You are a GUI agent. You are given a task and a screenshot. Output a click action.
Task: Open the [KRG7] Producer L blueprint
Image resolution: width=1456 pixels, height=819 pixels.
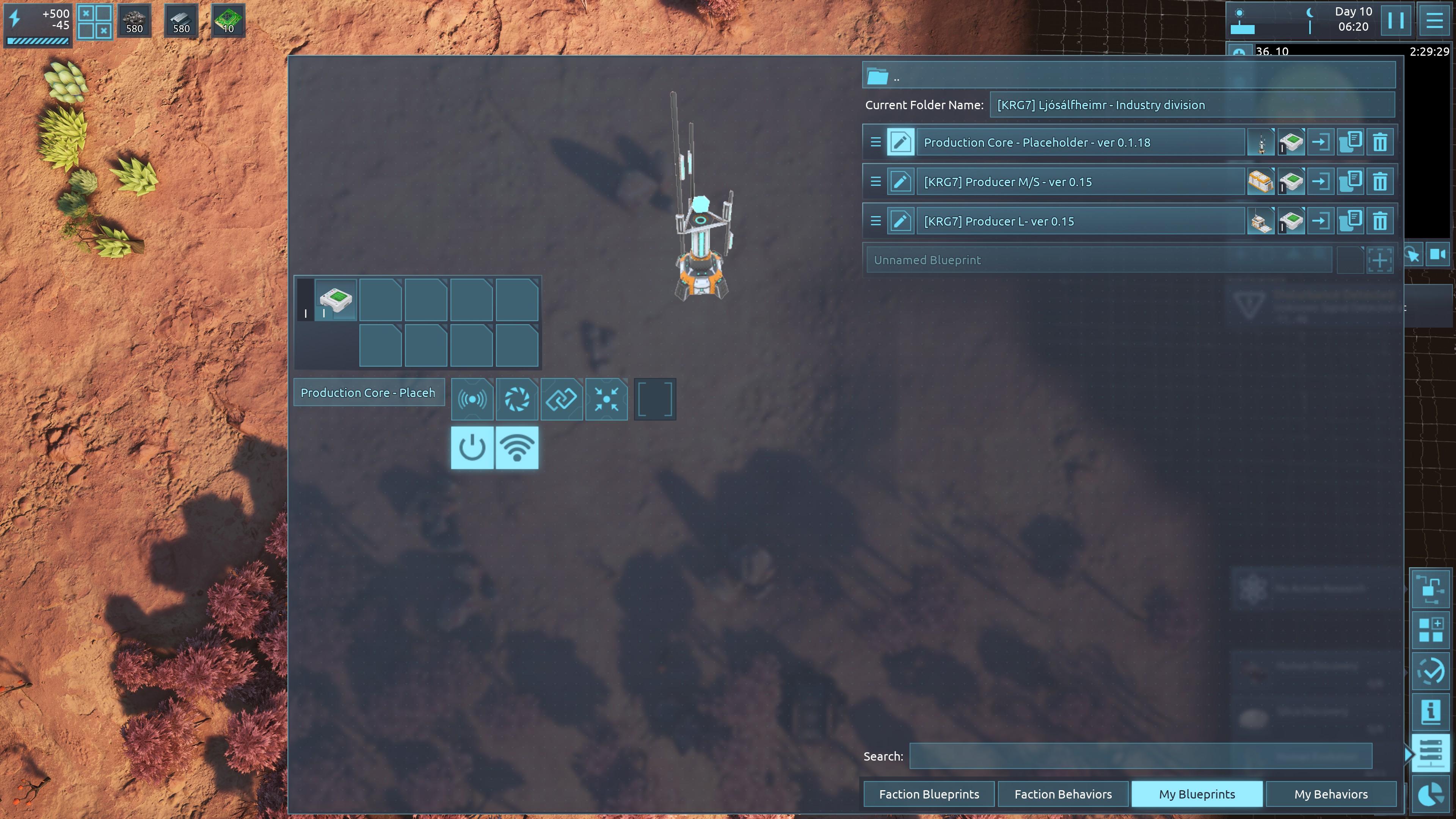click(x=1079, y=221)
